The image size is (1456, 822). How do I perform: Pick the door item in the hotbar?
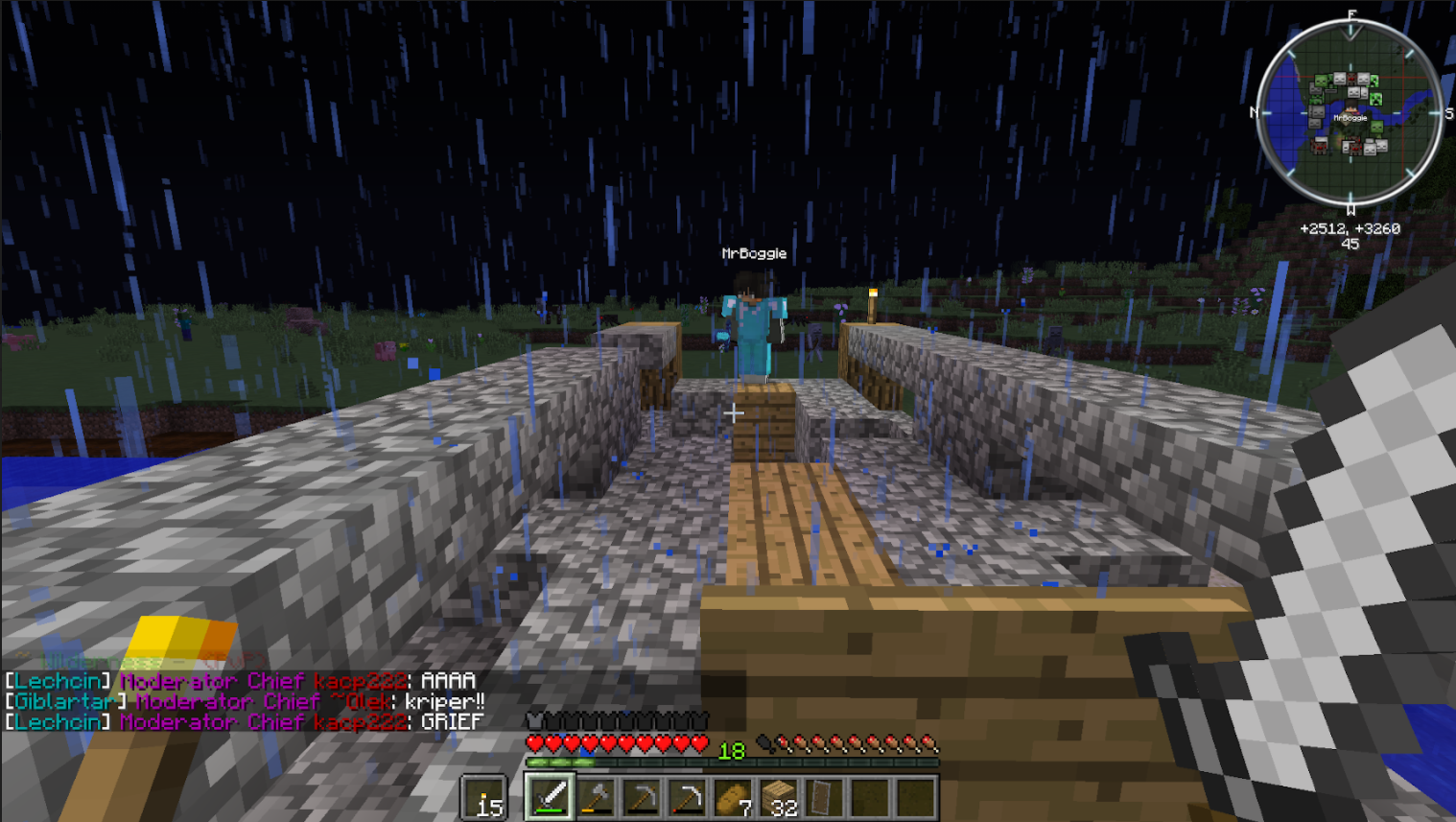824,797
